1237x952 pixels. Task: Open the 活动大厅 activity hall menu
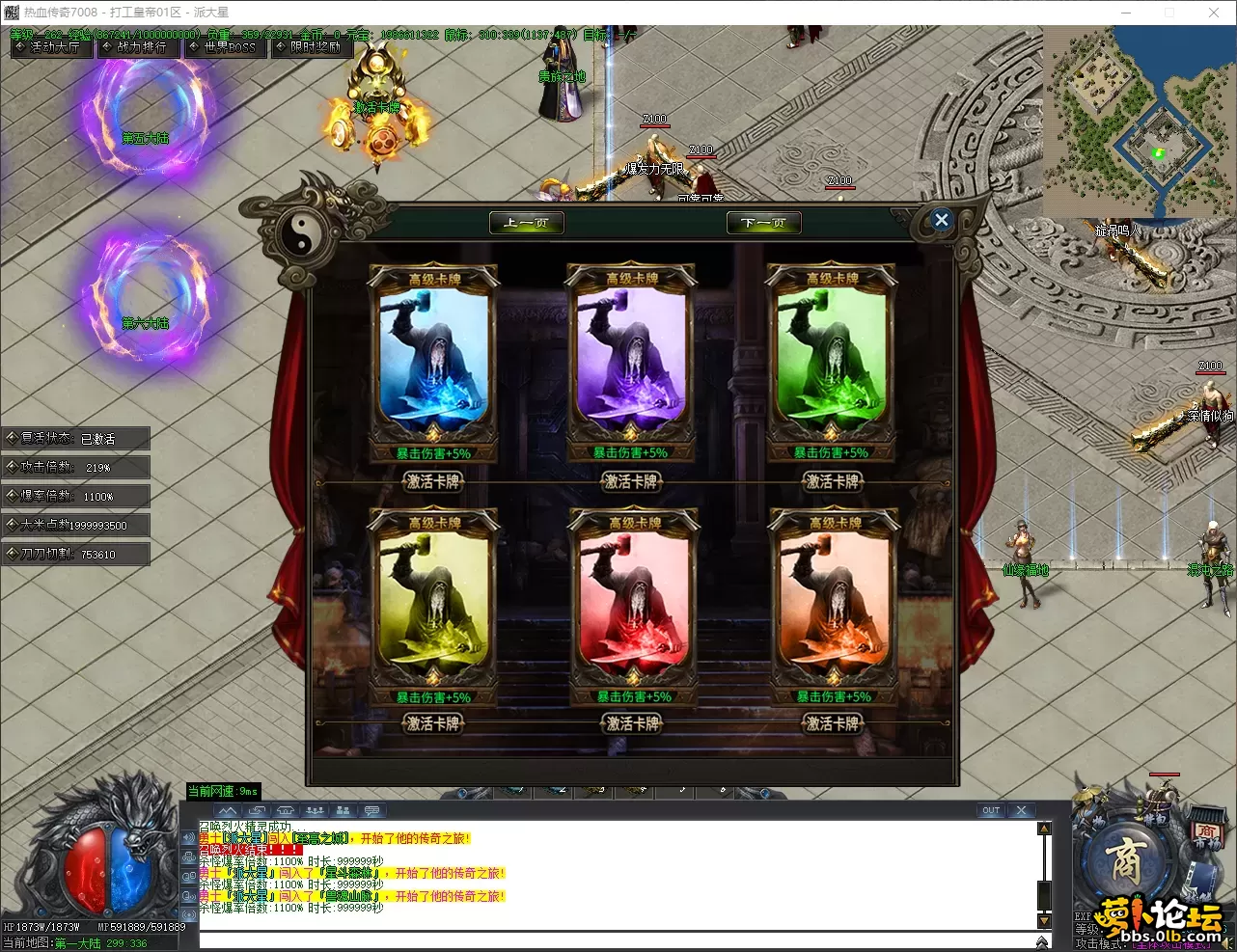[52, 47]
